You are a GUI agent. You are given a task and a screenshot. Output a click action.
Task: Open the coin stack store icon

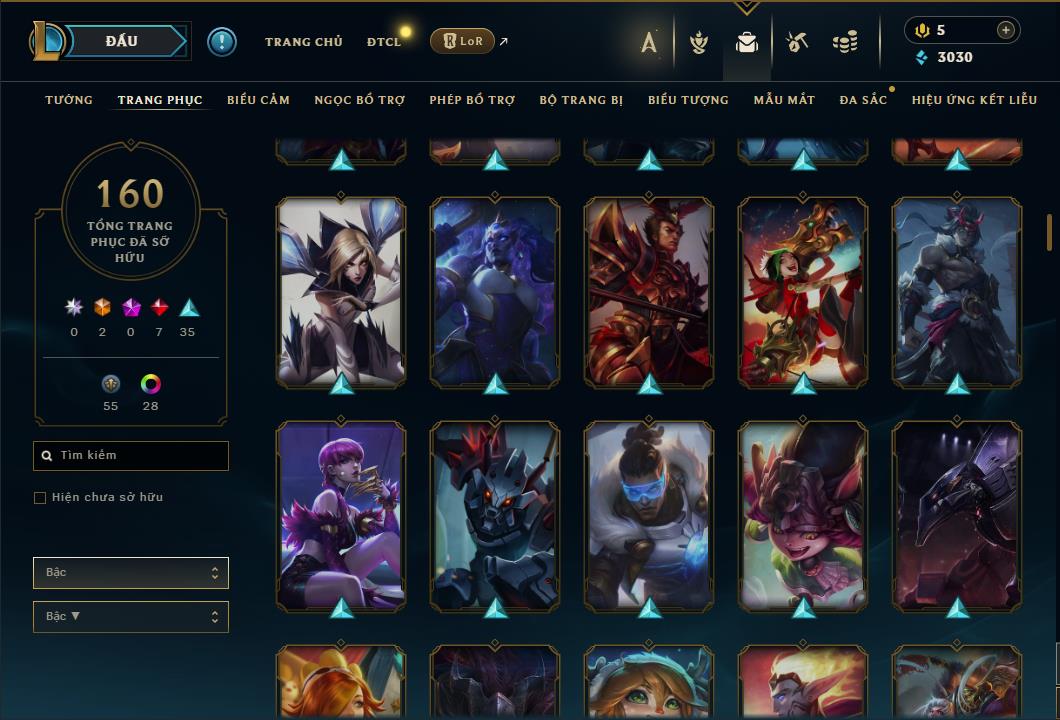click(845, 42)
